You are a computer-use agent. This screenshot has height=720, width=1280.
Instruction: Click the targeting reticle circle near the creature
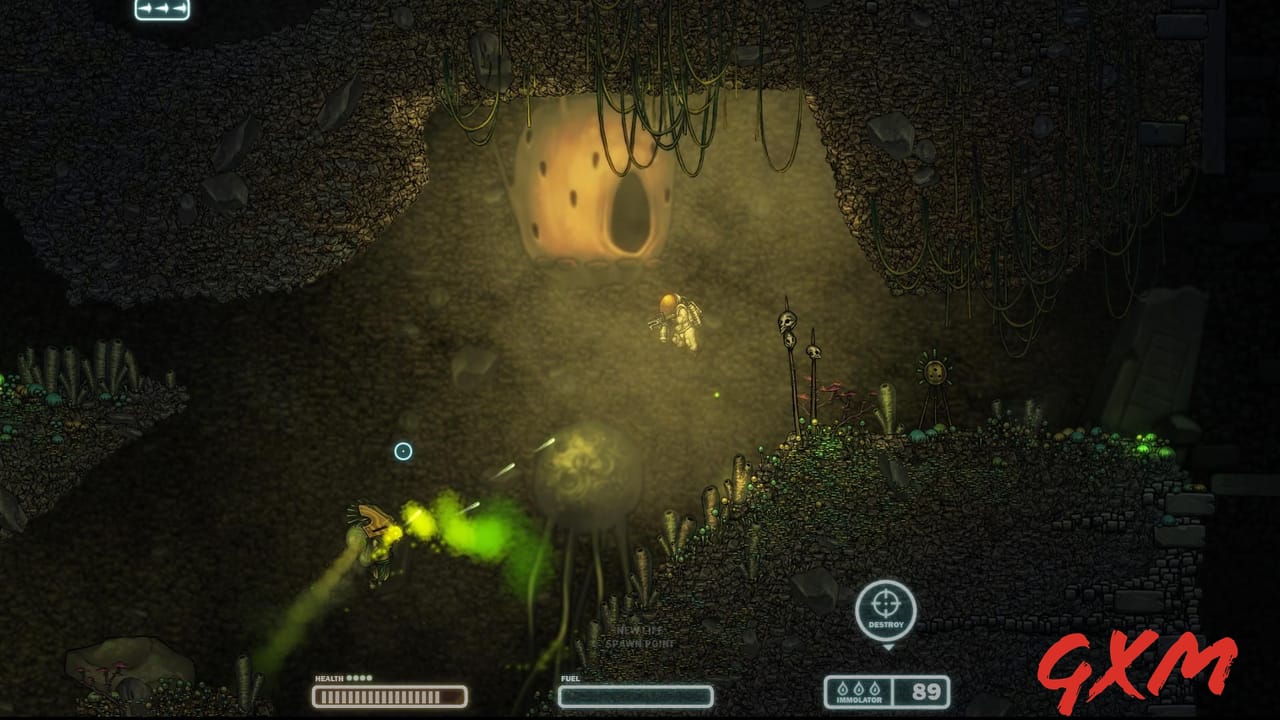click(x=403, y=452)
